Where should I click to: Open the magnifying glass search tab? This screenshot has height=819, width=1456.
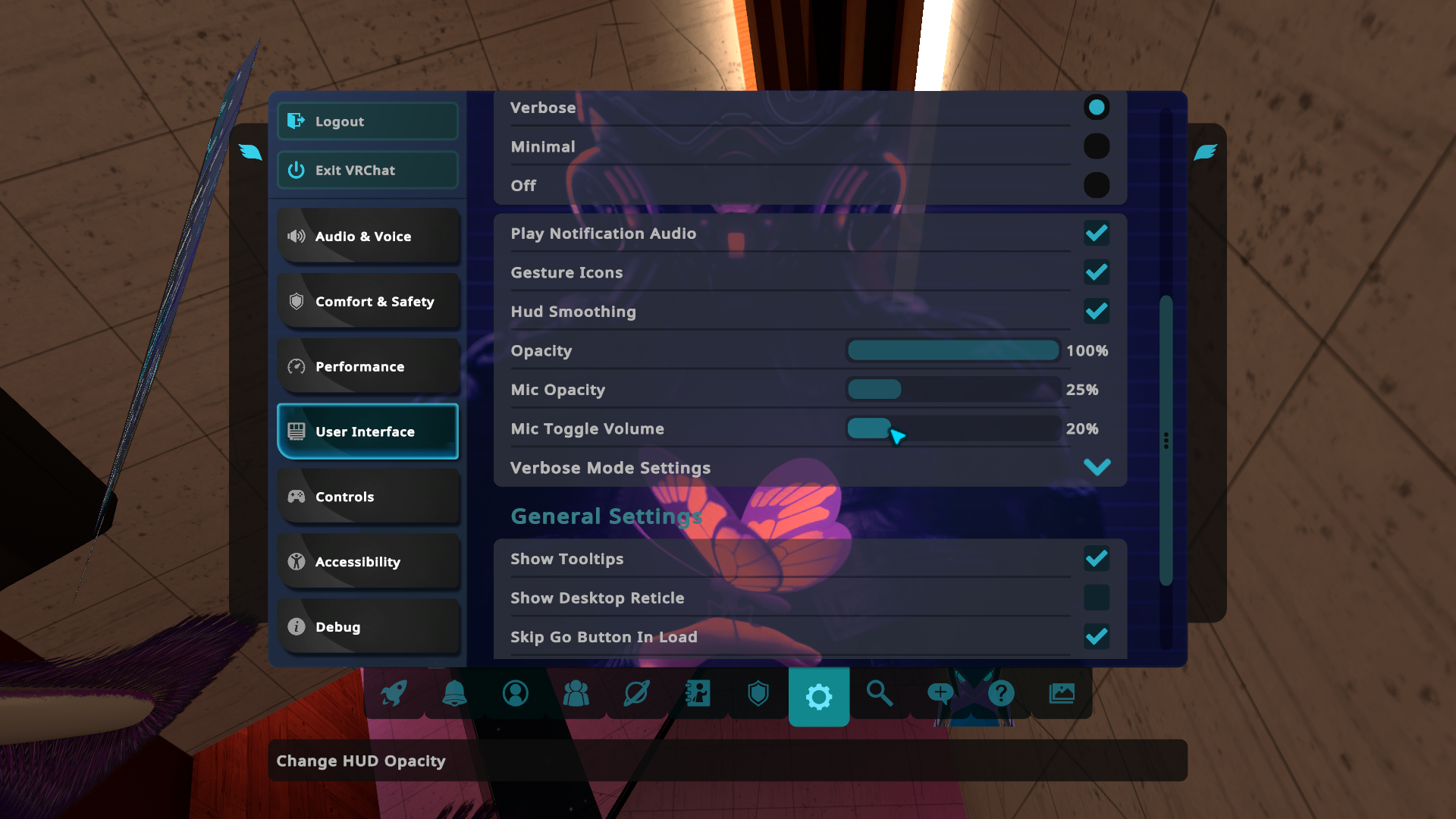coord(880,693)
